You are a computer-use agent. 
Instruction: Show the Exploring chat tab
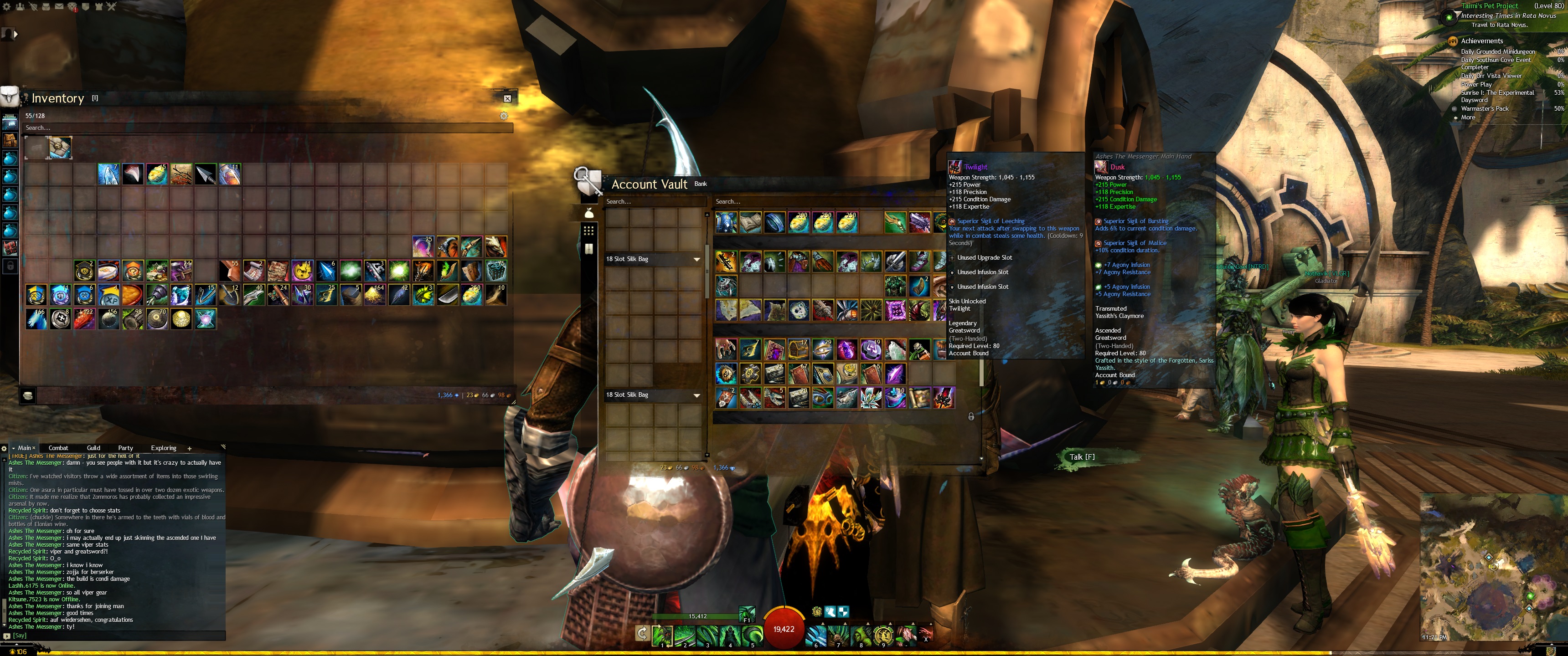click(x=163, y=448)
